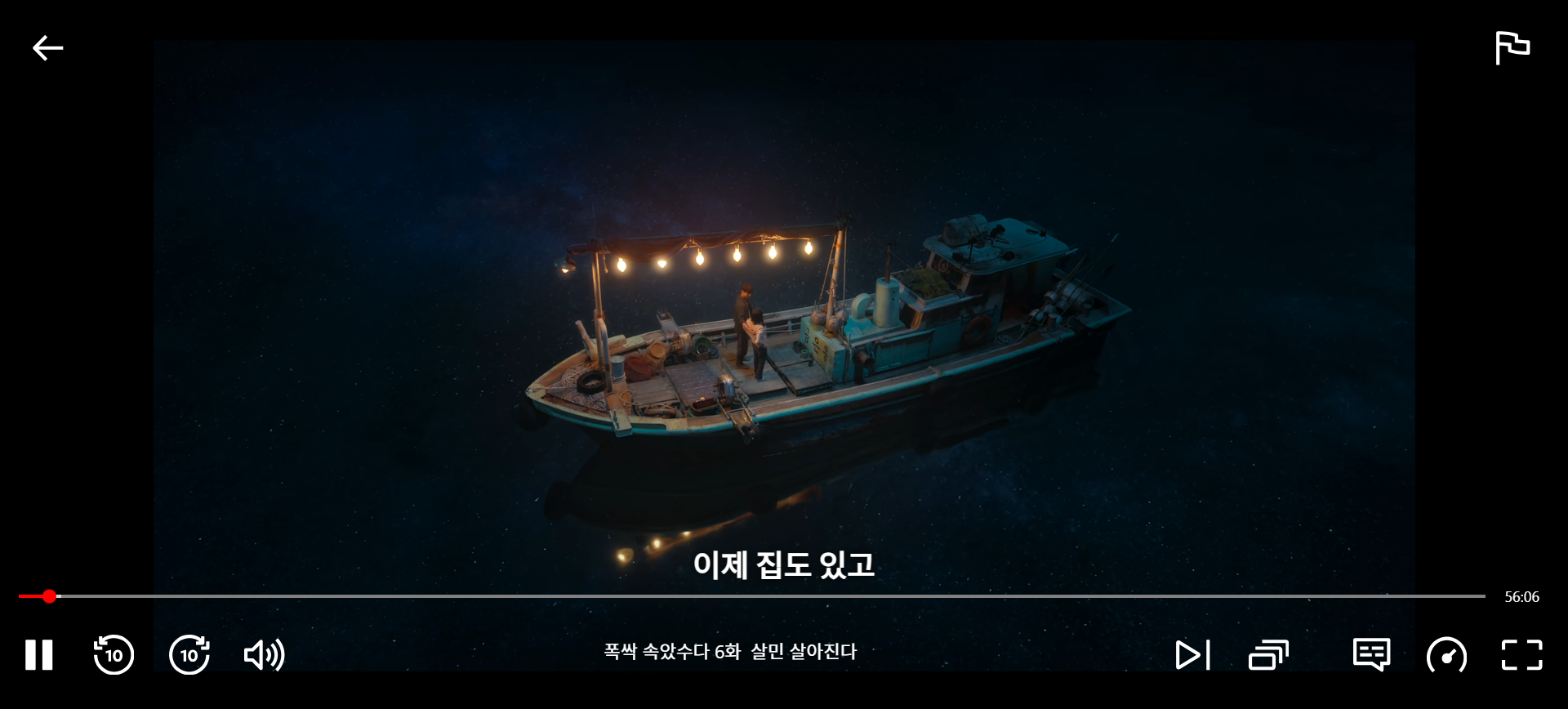The image size is (1568, 709).
Task: Skip to the next episode
Action: [x=1192, y=655]
